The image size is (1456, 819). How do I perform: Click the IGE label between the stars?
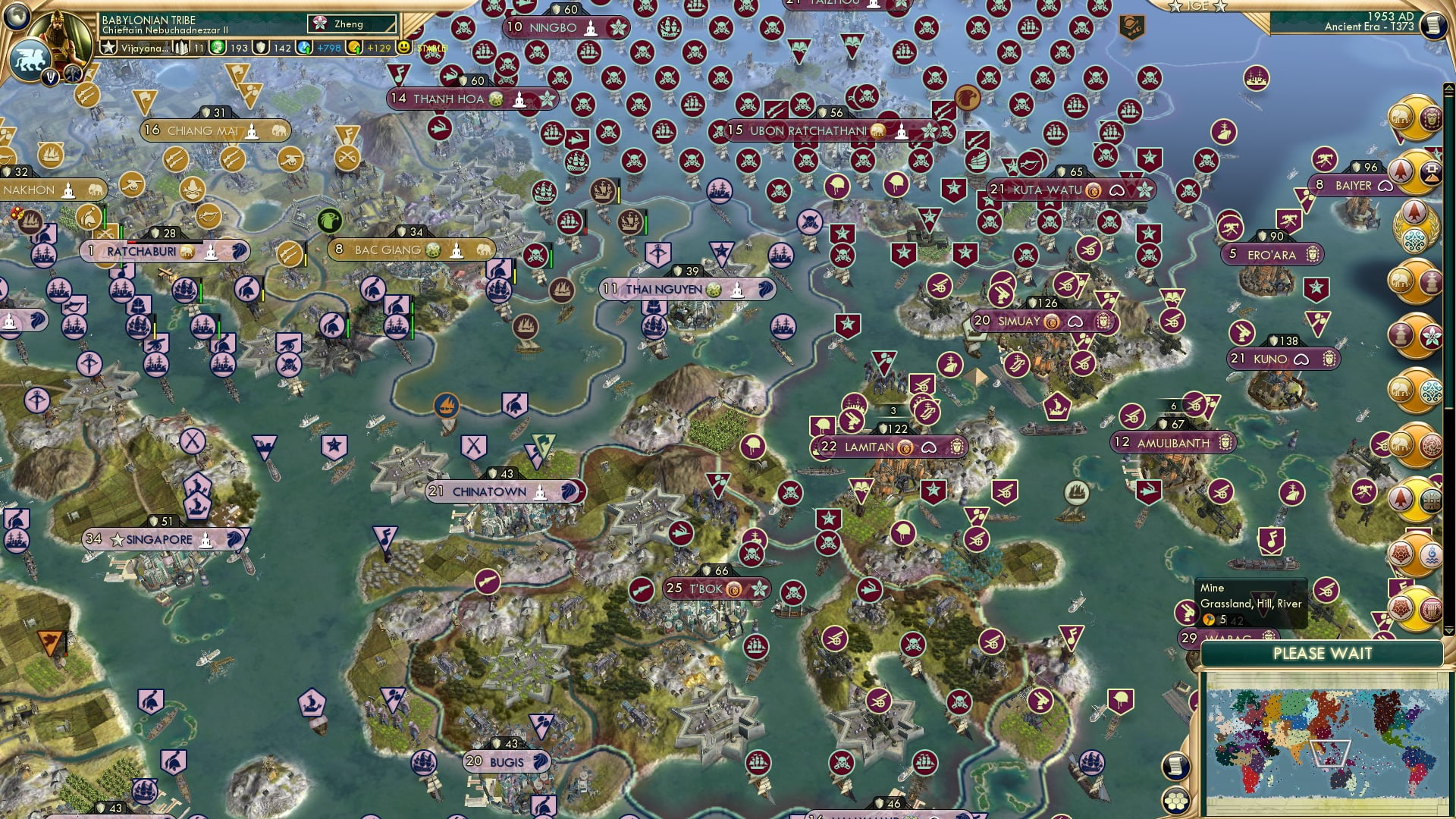coord(1197,6)
